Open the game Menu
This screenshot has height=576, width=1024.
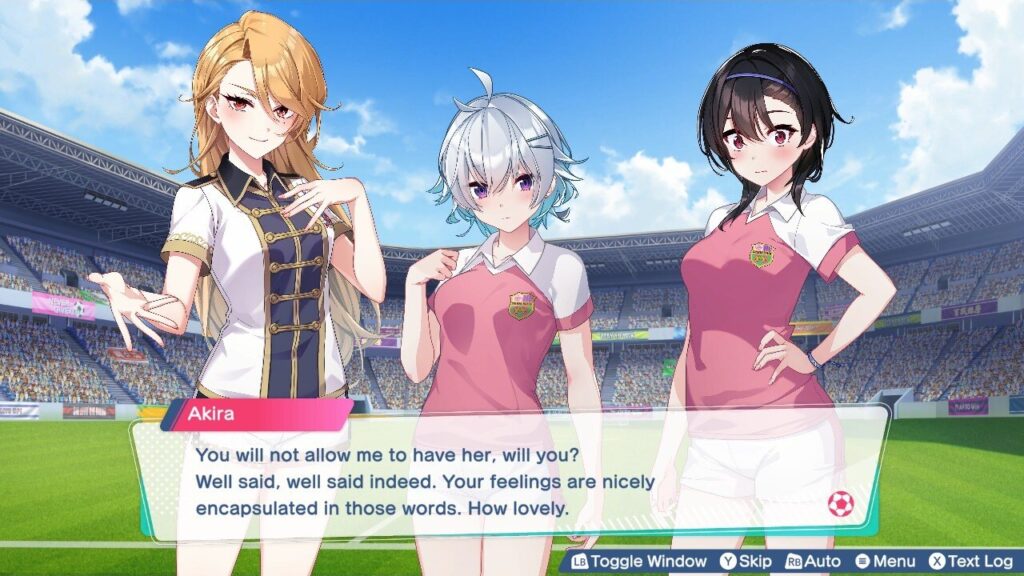pyautogui.click(x=884, y=562)
